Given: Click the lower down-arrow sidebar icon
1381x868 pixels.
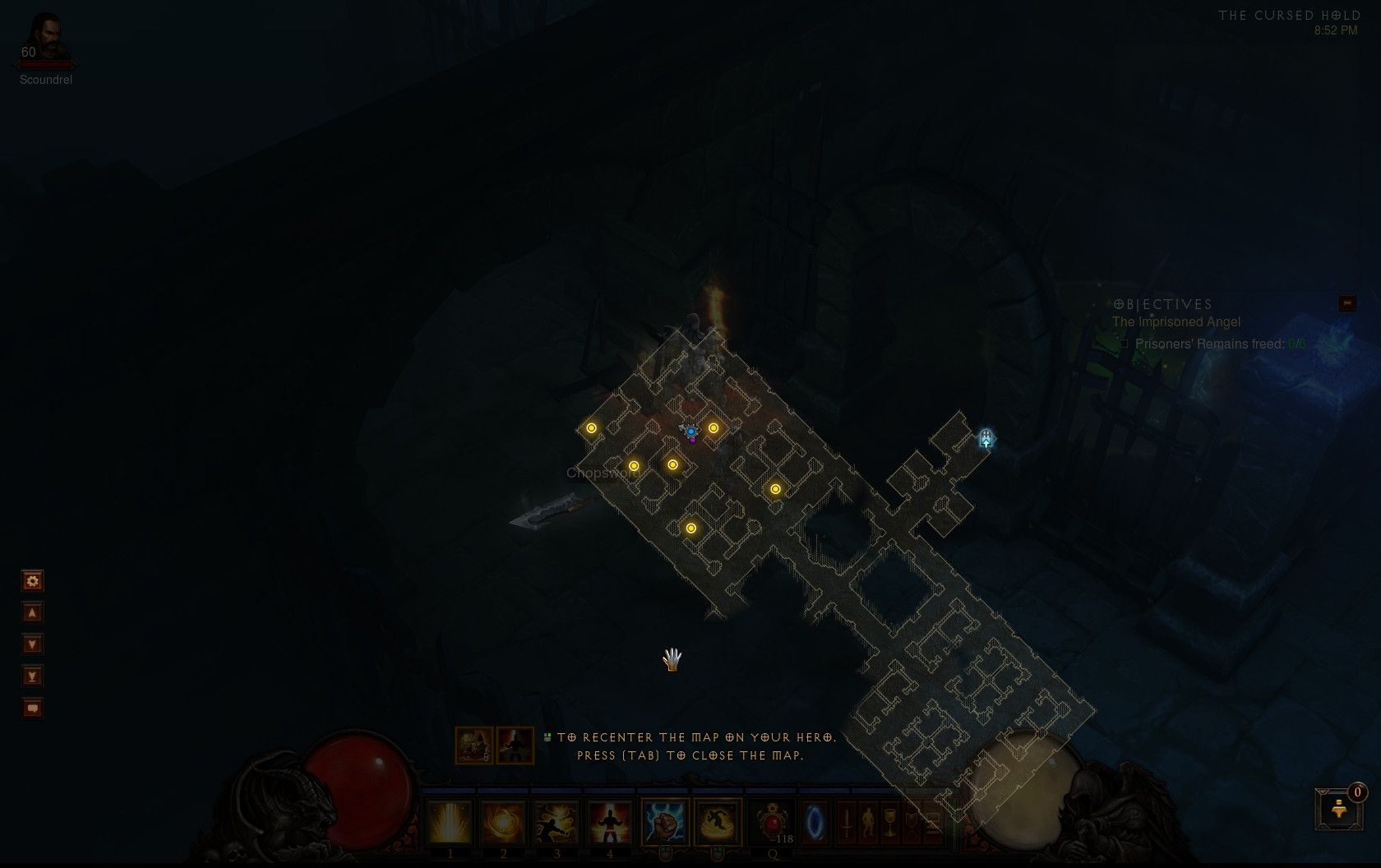Looking at the screenshot, I should (31, 676).
